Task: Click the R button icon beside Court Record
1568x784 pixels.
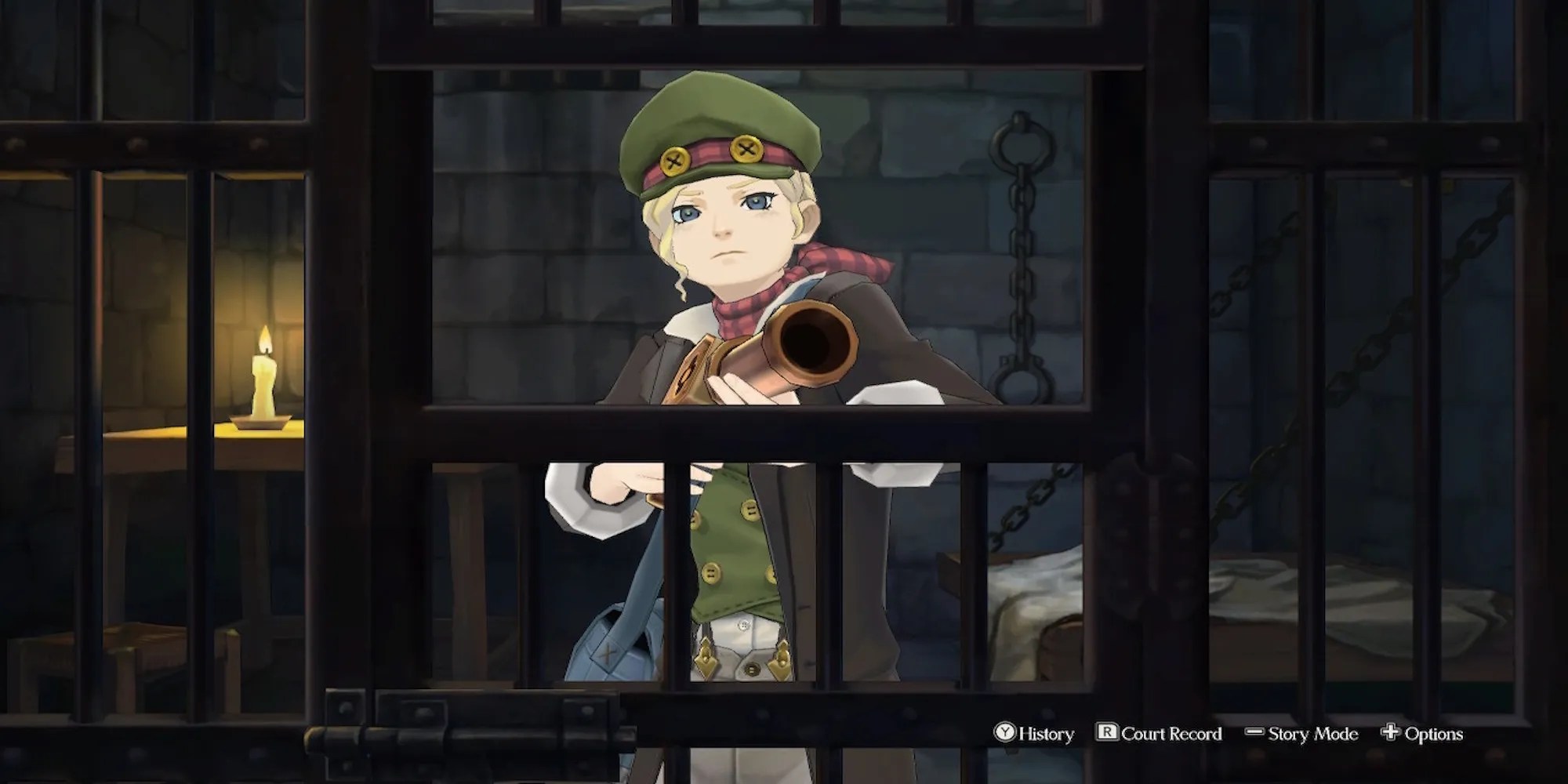Action: coord(1107,733)
